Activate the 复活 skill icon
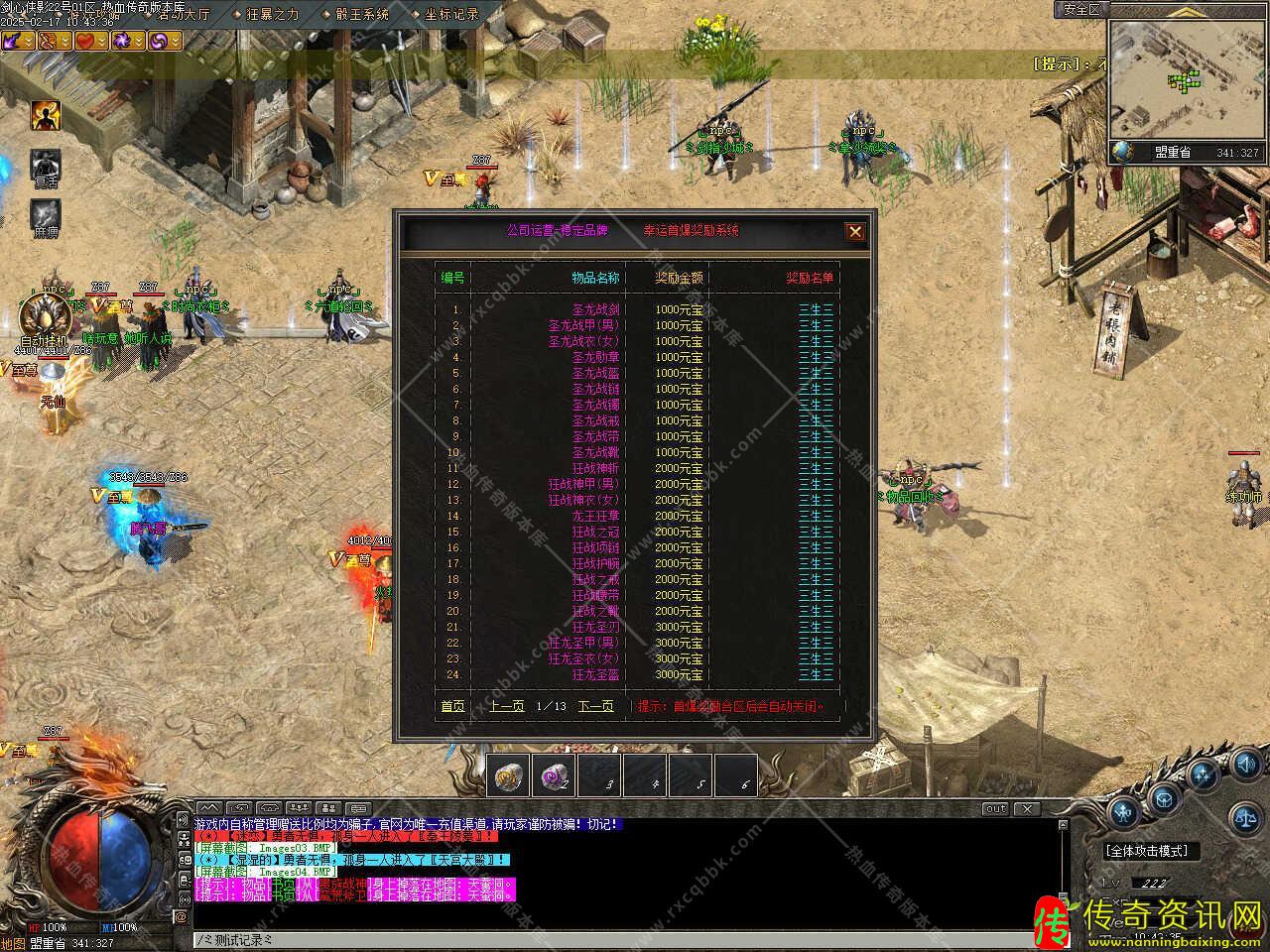Image resolution: width=1270 pixels, height=952 pixels. [46, 166]
